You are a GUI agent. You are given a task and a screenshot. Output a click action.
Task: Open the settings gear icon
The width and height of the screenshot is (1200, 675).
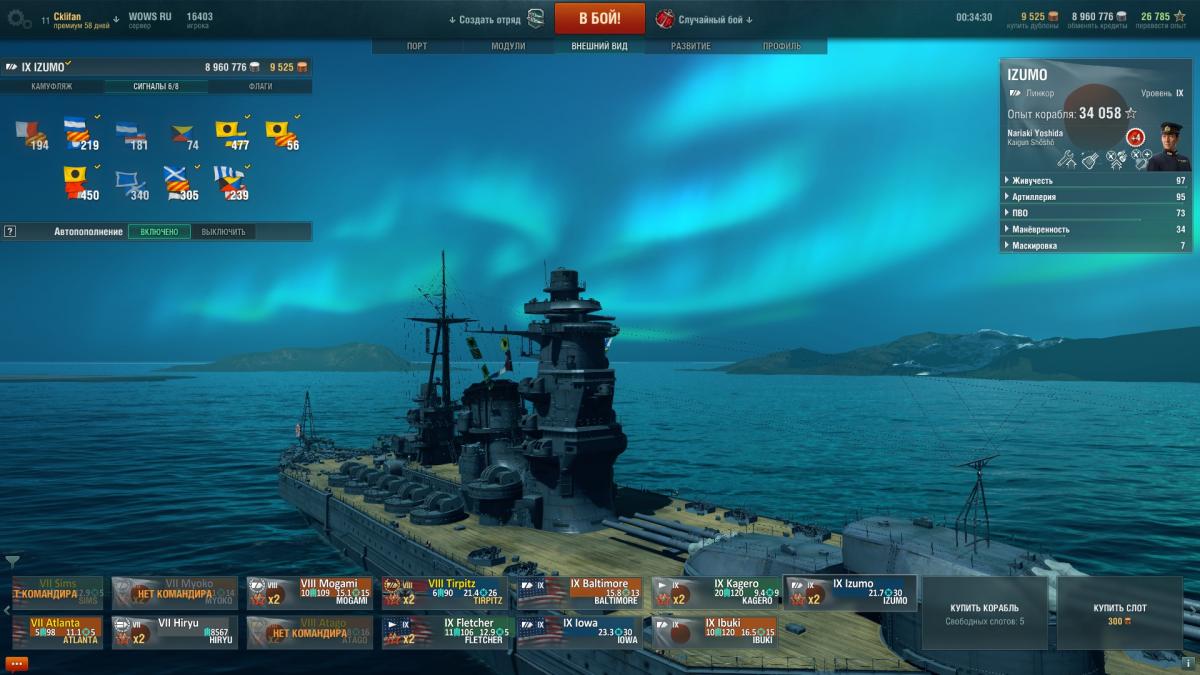[18, 18]
